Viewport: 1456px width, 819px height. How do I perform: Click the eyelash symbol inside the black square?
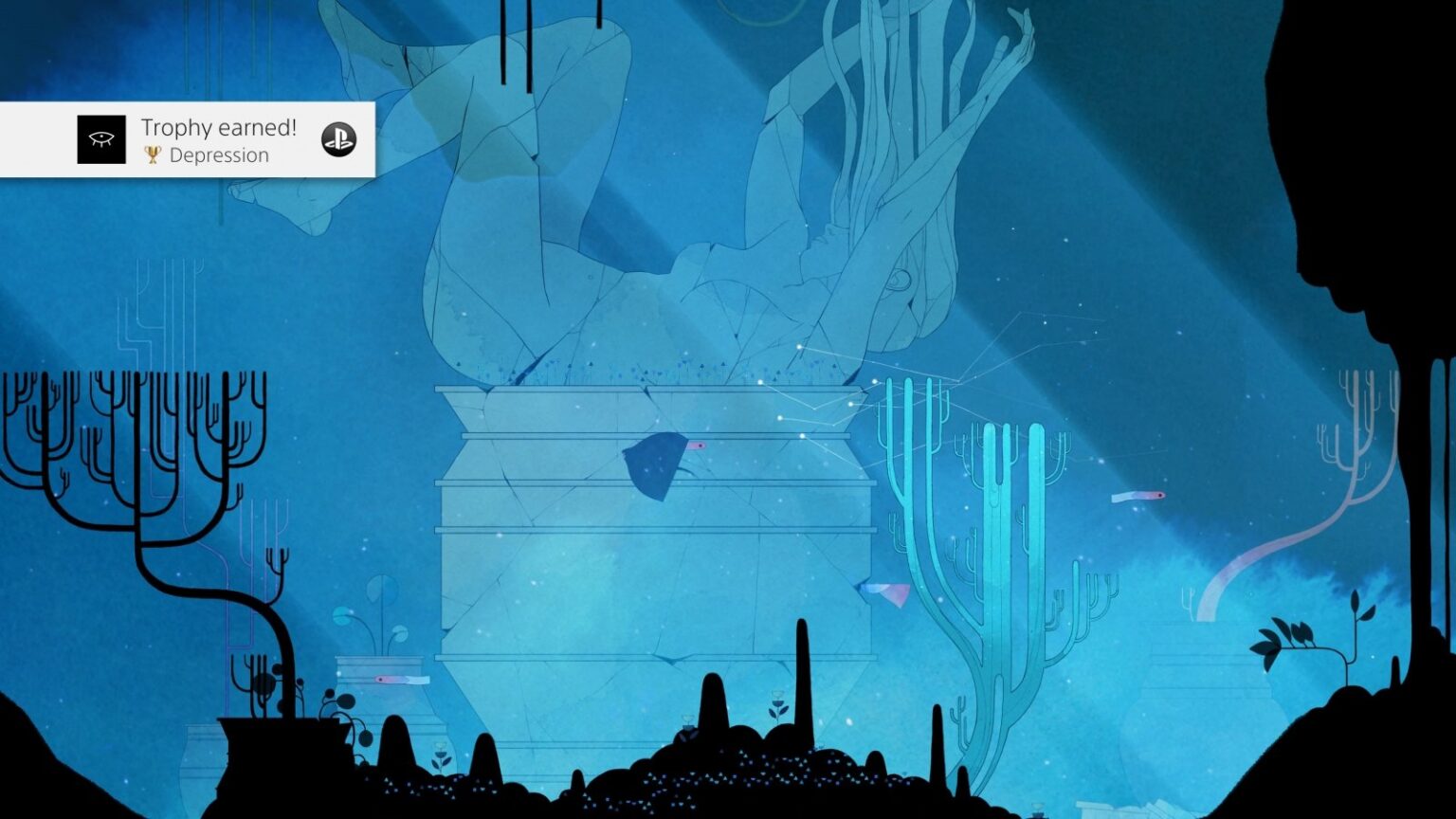pos(101,137)
